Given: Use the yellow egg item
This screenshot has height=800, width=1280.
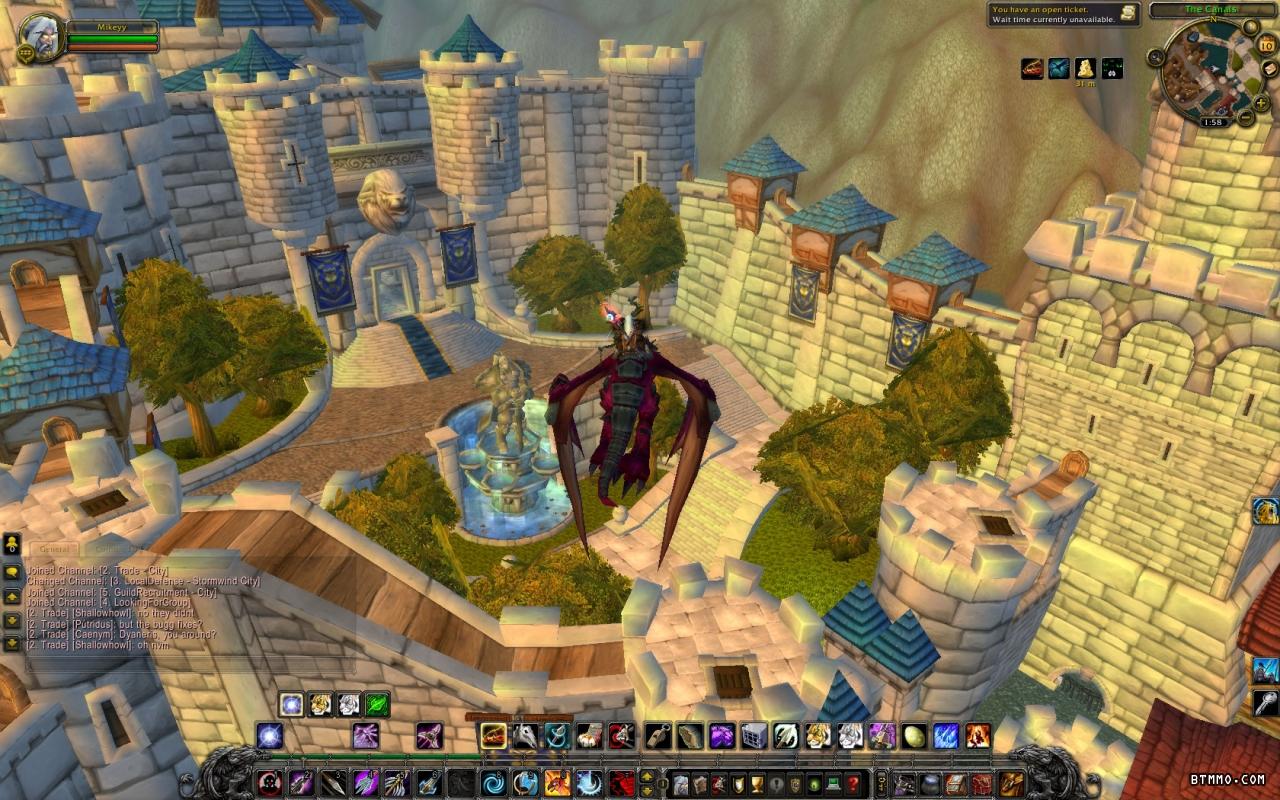Looking at the screenshot, I should (914, 737).
